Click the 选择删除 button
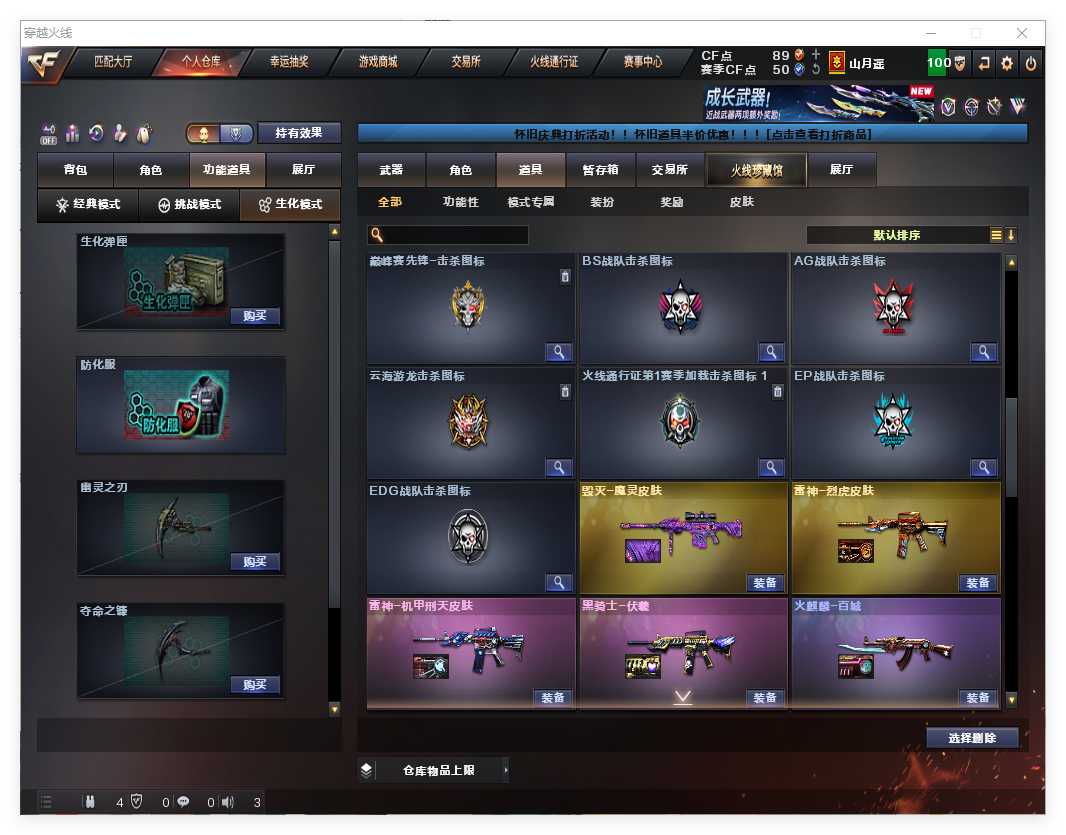The height and width of the screenshot is (835, 1066). (x=971, y=738)
